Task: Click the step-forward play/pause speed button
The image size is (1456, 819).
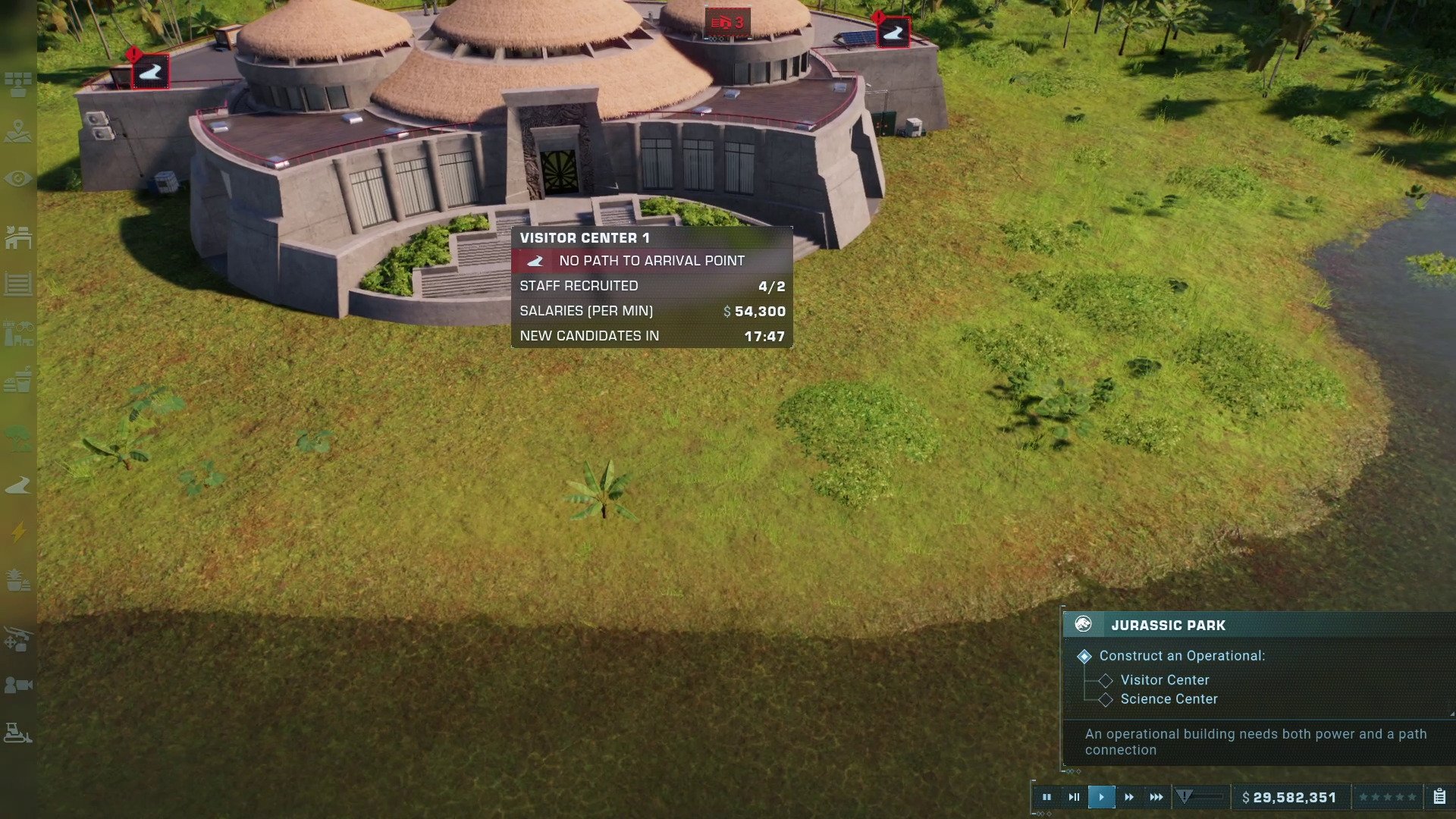Action: pyautogui.click(x=1074, y=797)
